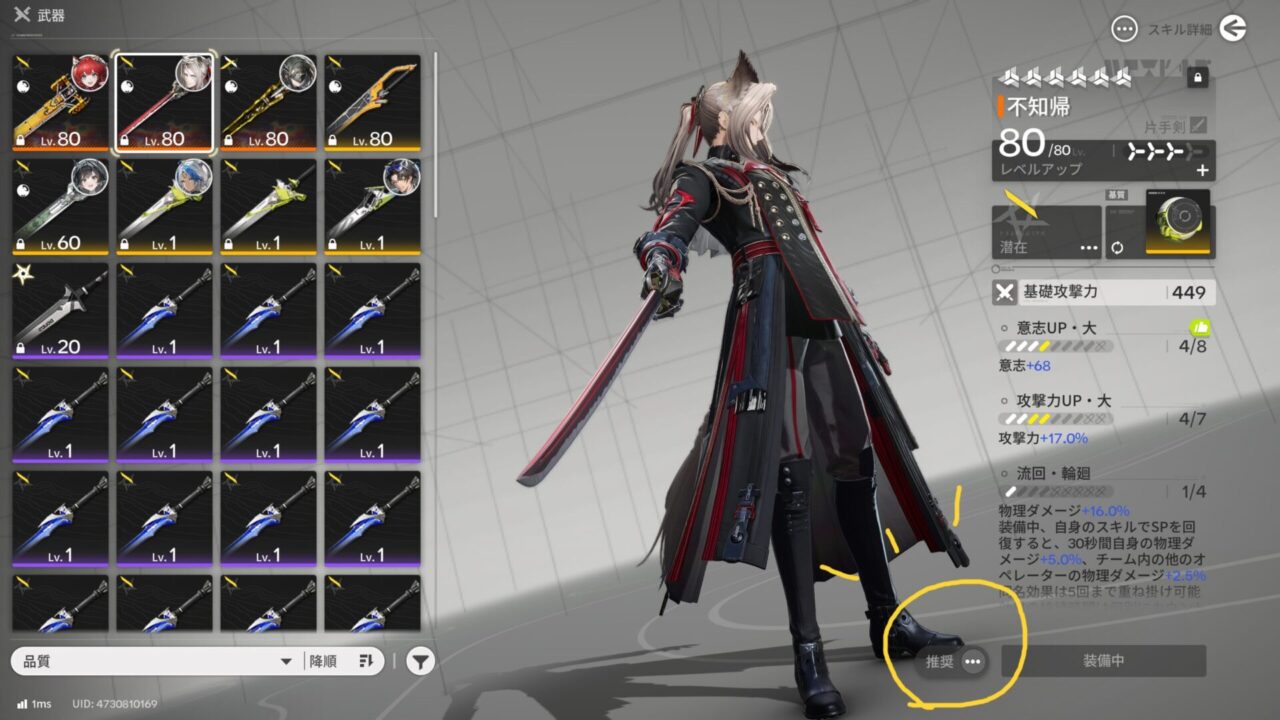Select the highlighted red sword Lv.80 slot

pos(165,103)
